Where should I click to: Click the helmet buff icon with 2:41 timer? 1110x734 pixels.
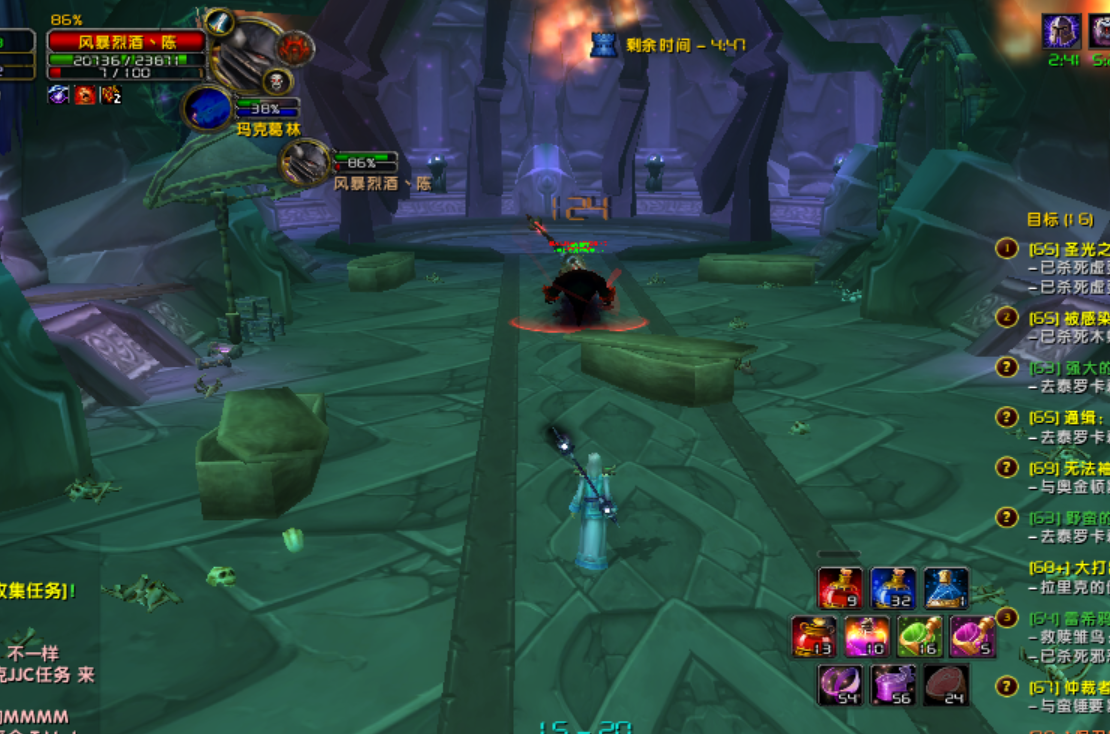pos(1060,32)
